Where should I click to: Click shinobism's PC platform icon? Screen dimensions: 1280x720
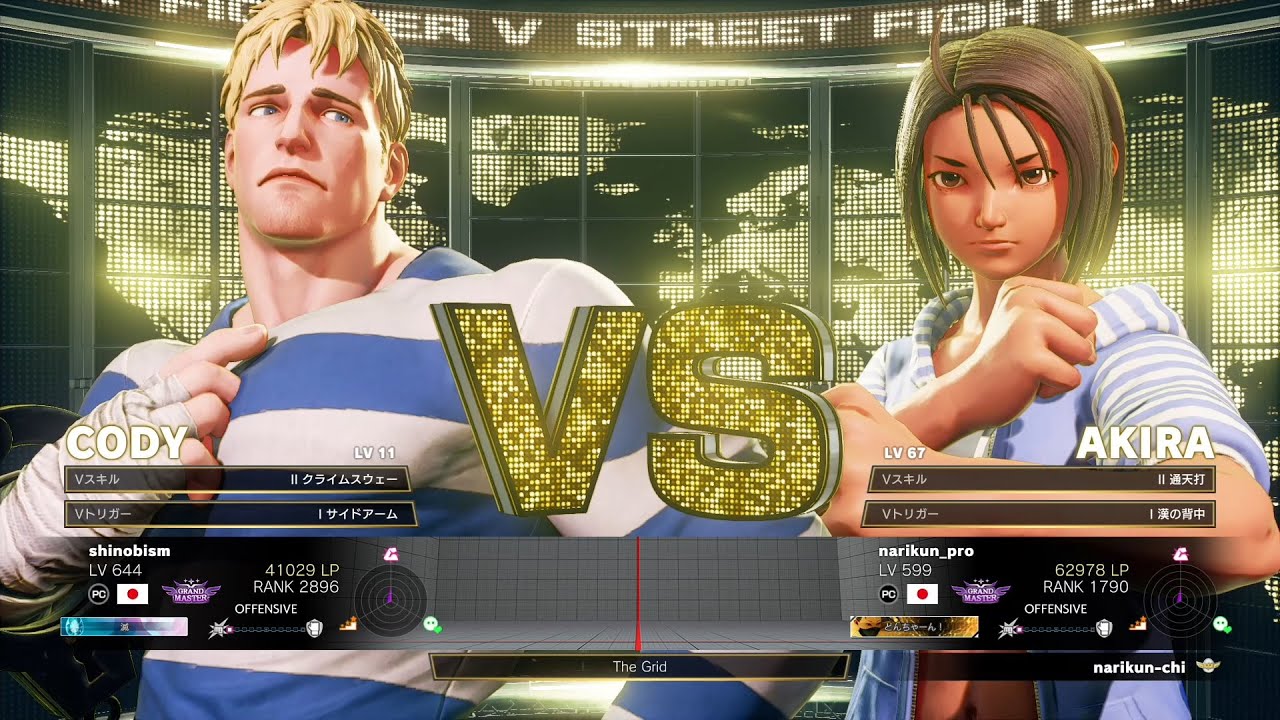click(x=99, y=594)
